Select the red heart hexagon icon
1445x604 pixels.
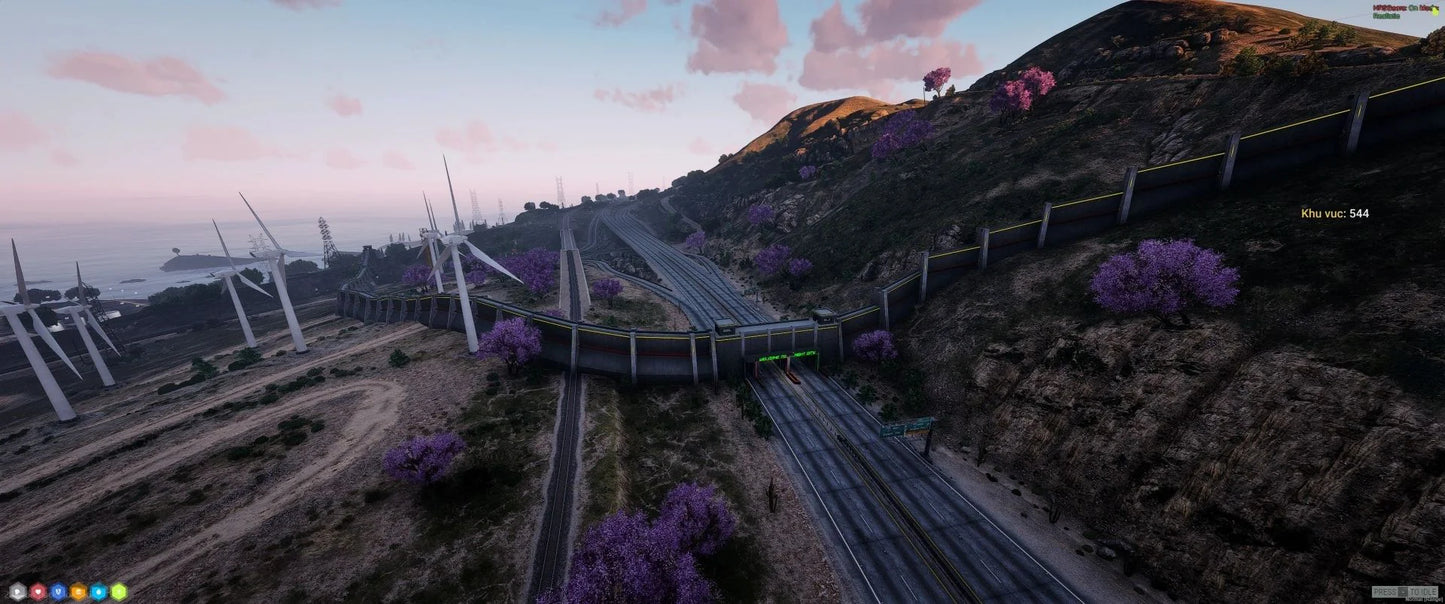tap(38, 592)
